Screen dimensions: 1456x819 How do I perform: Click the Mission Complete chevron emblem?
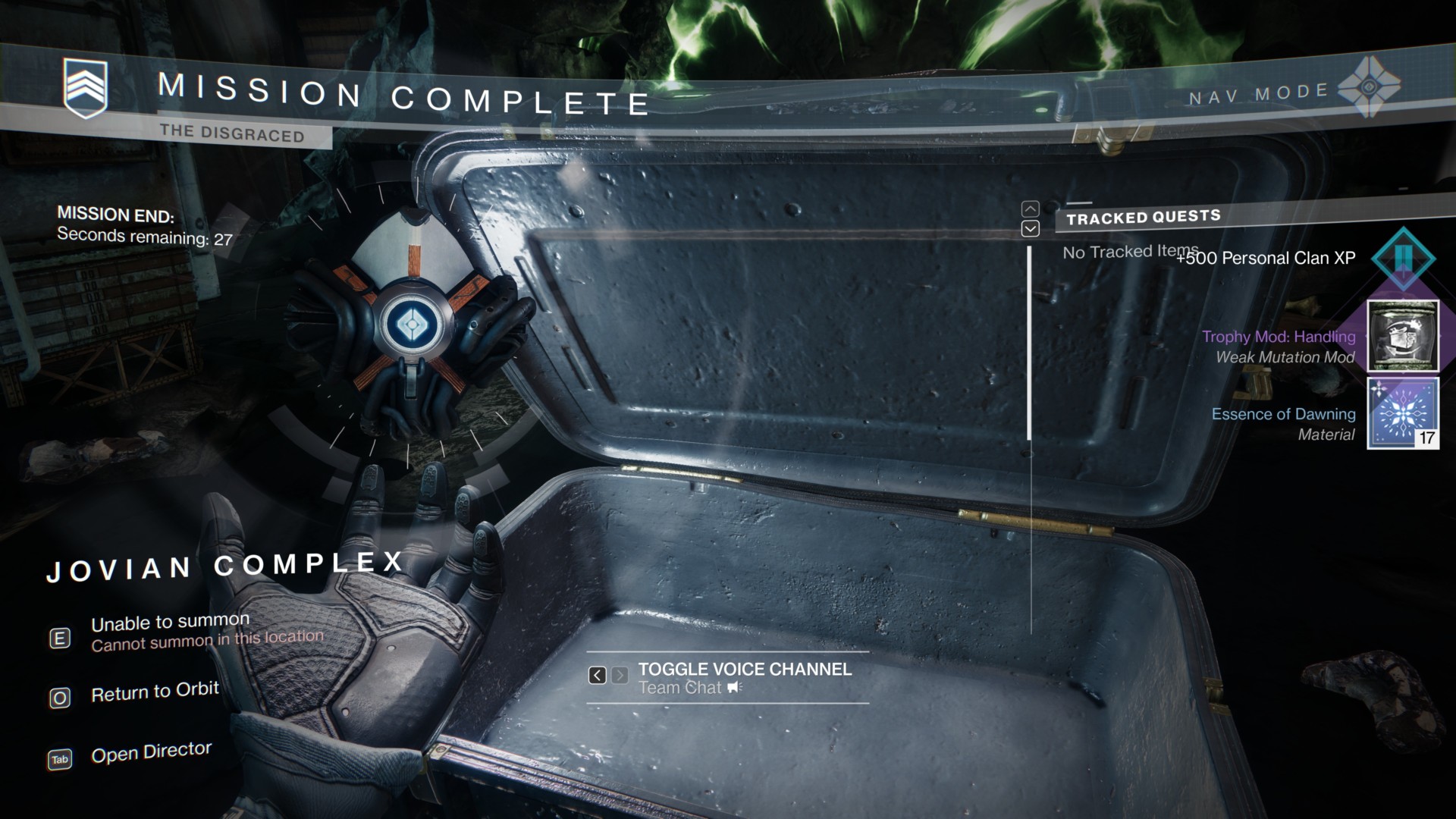tap(85, 88)
